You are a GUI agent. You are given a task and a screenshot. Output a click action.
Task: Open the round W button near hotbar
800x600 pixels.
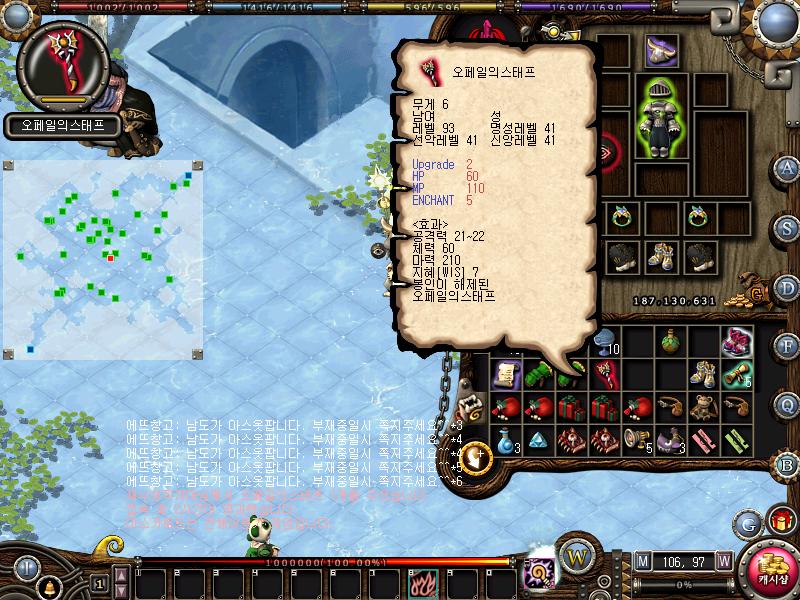(575, 554)
